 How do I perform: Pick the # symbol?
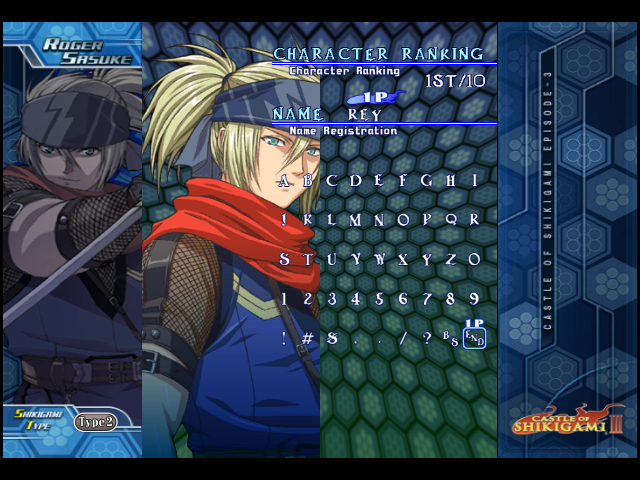[x=308, y=338]
